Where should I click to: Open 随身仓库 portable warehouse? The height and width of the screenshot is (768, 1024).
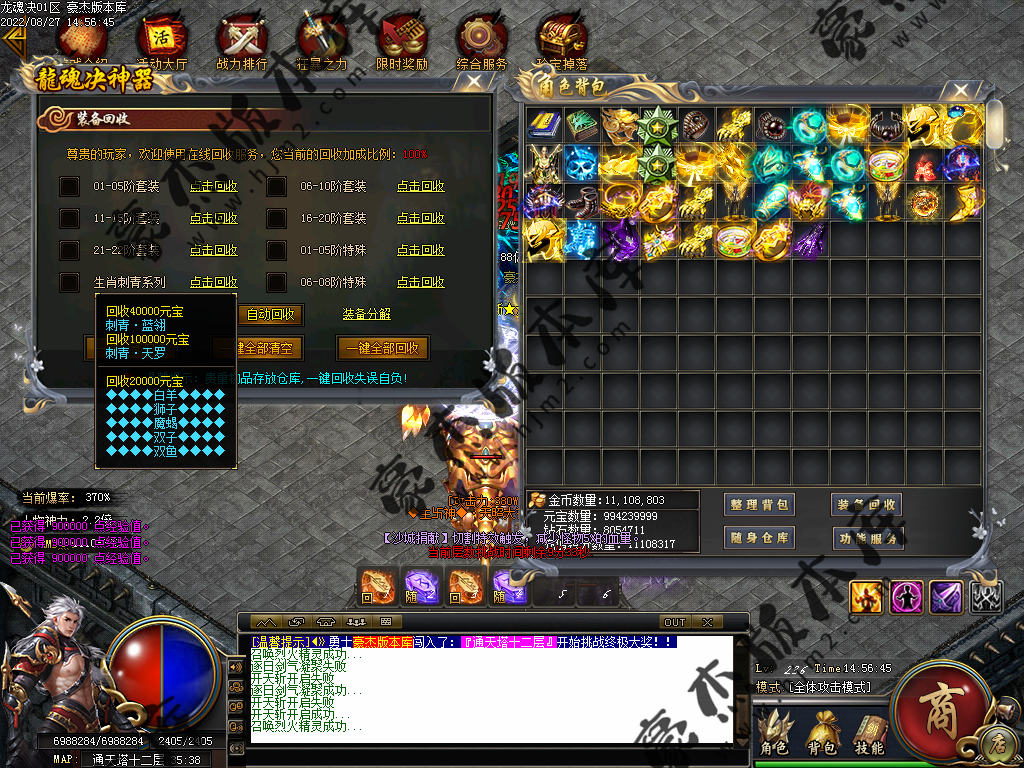pyautogui.click(x=759, y=537)
